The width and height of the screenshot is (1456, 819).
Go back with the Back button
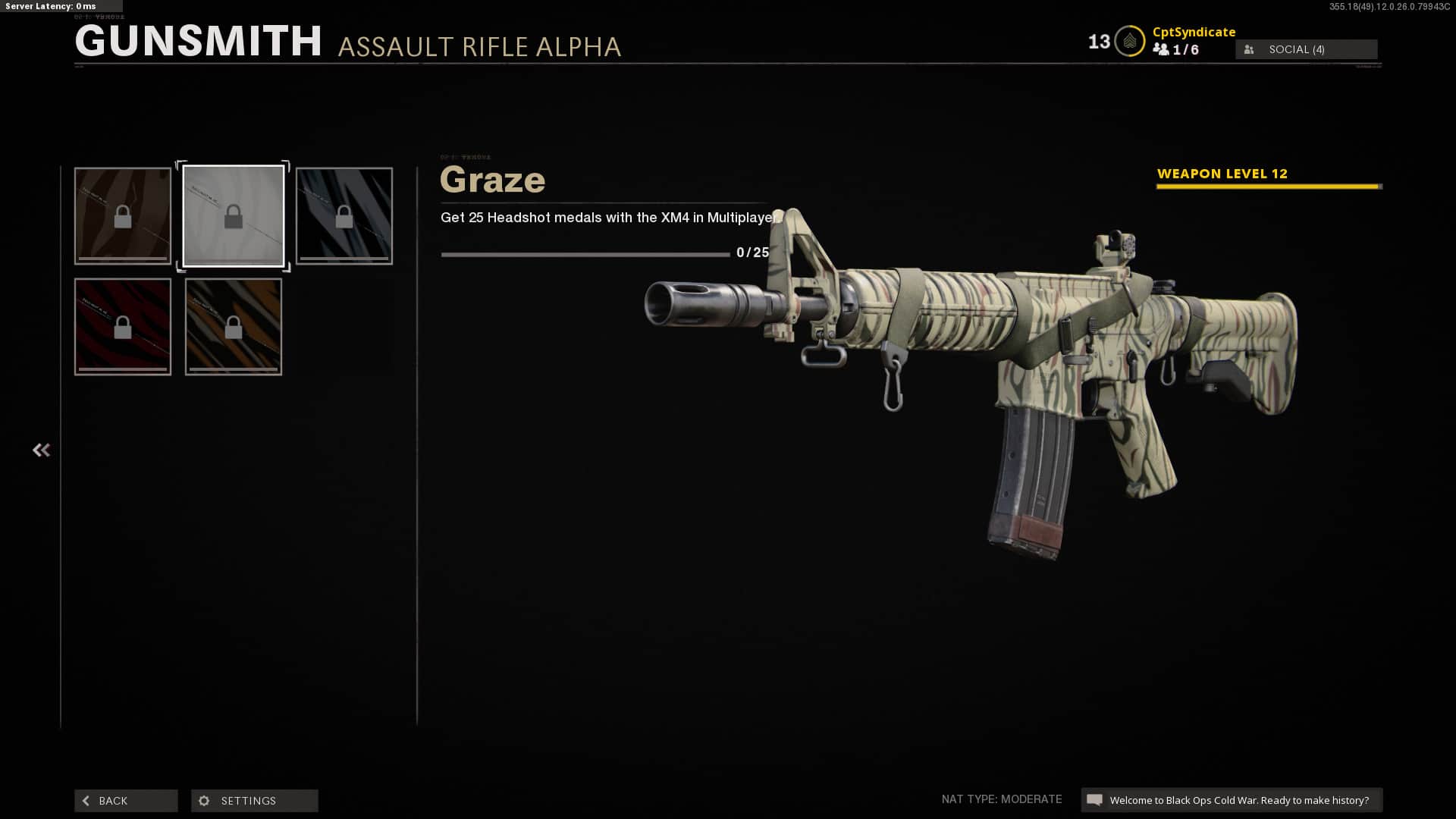(126, 801)
